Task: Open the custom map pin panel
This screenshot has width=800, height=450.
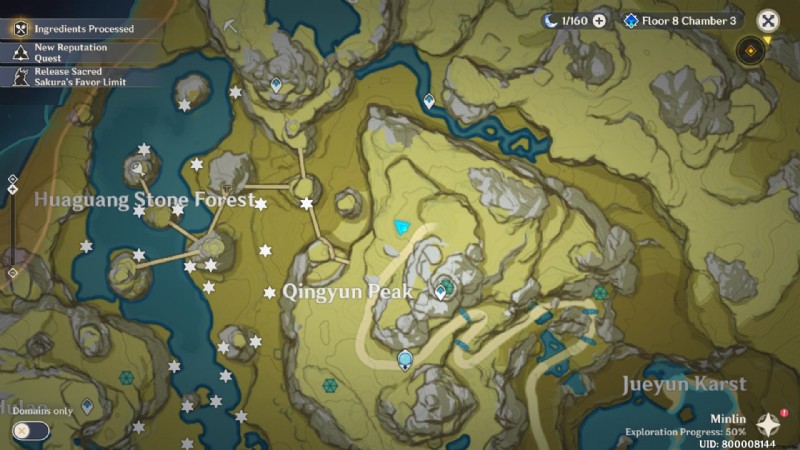Action: click(x=751, y=50)
